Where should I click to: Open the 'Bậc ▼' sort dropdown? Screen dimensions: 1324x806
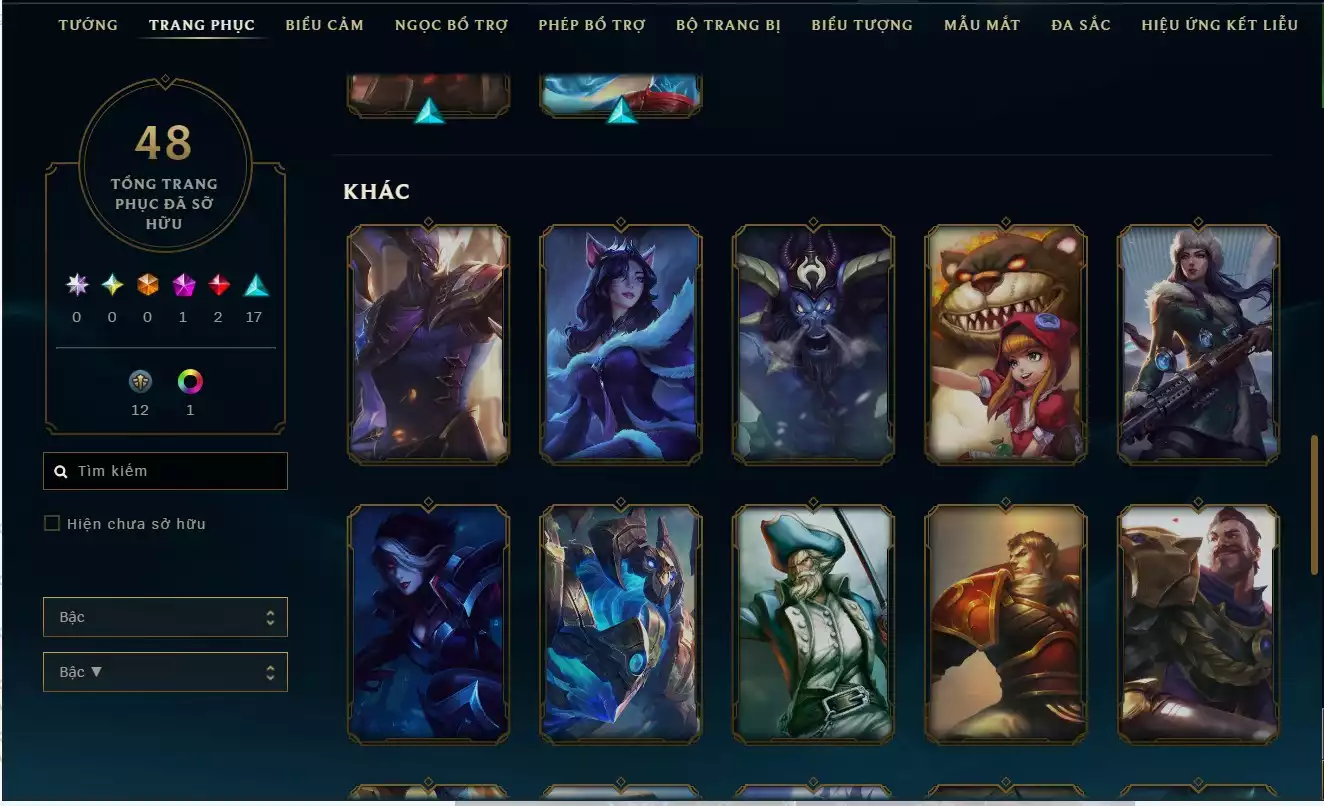click(165, 671)
